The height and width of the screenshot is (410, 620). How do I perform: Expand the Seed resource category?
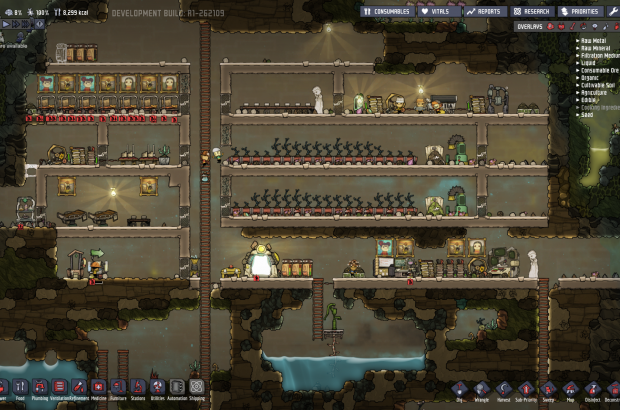pyautogui.click(x=590, y=116)
